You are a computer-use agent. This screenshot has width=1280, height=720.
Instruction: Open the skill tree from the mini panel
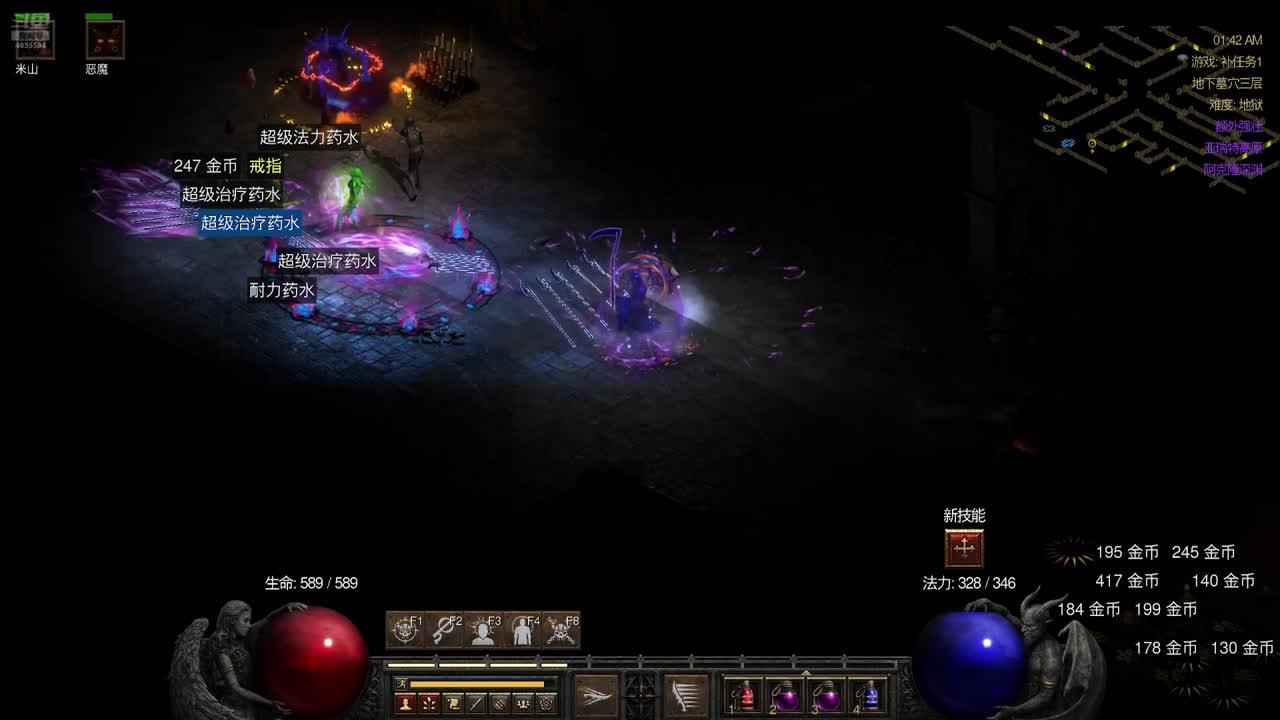click(429, 703)
